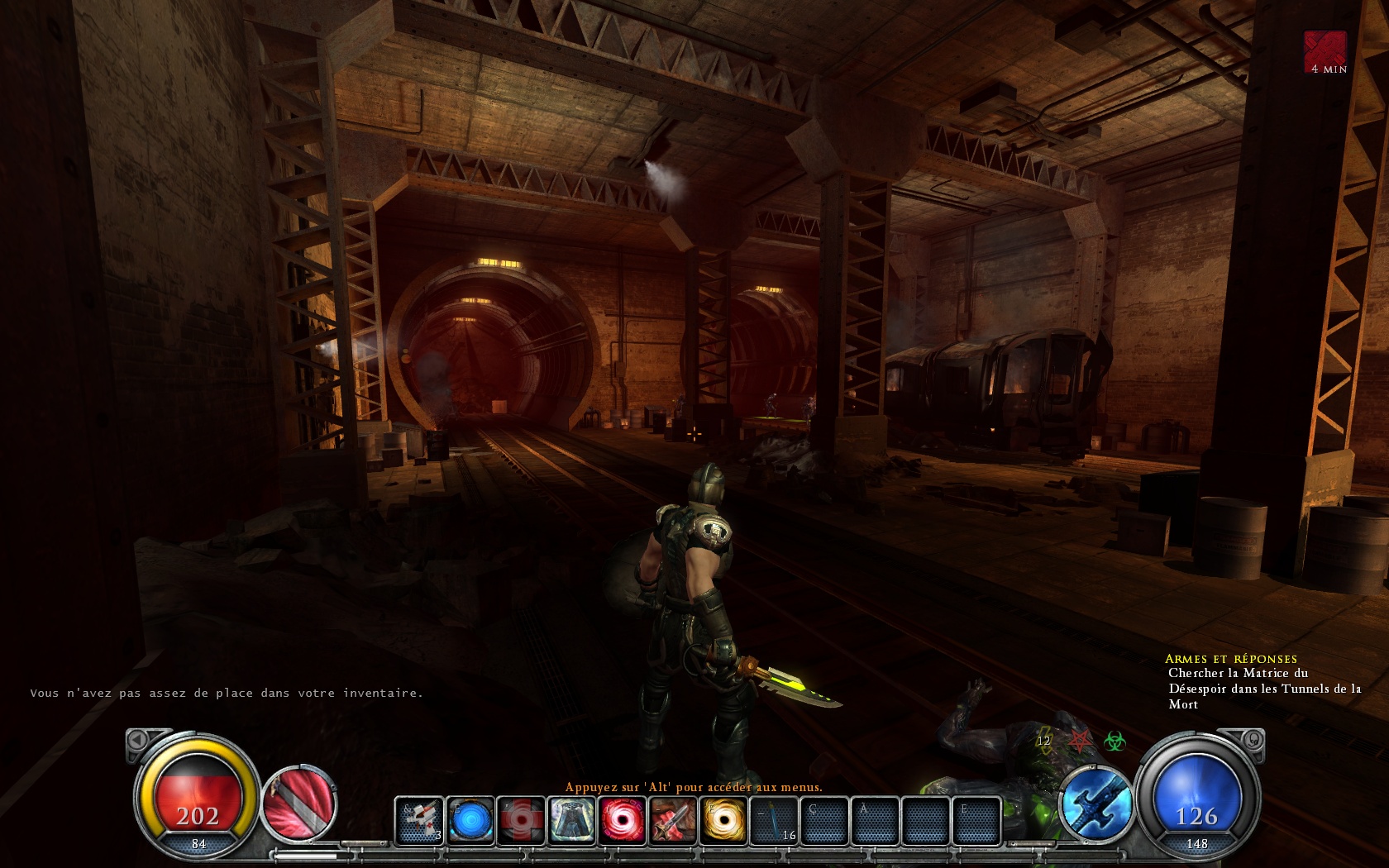
Task: Click the red pentagram status icon
Action: coord(1080,740)
